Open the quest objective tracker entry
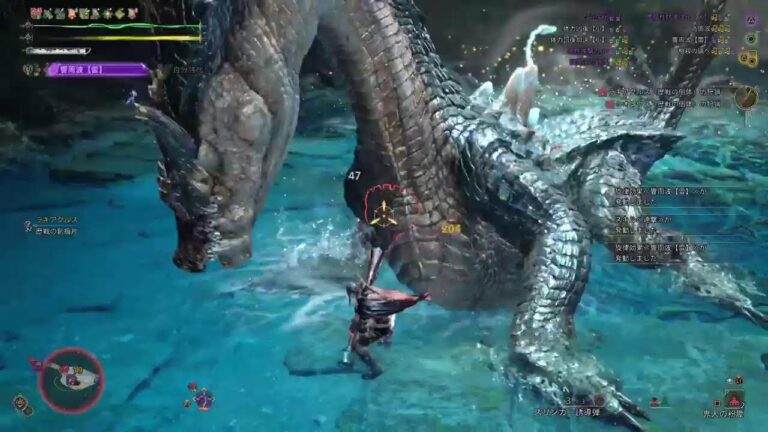The width and height of the screenshot is (768, 432). 660,92
